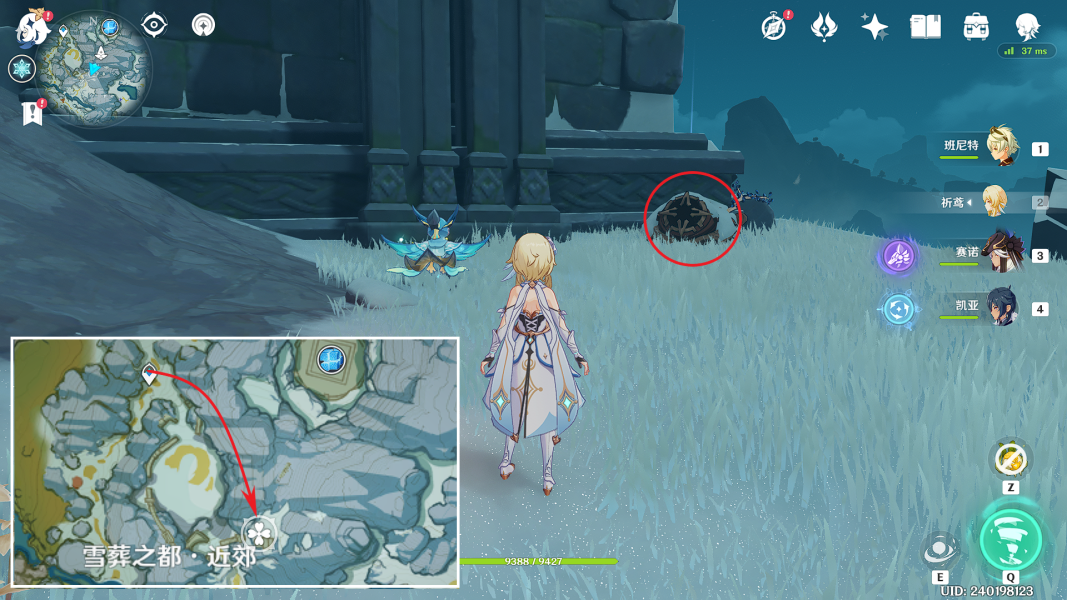Image resolution: width=1067 pixels, height=600 pixels.
Task: Trigger 凯亚's blue elemental burst icon
Action: [x=898, y=308]
